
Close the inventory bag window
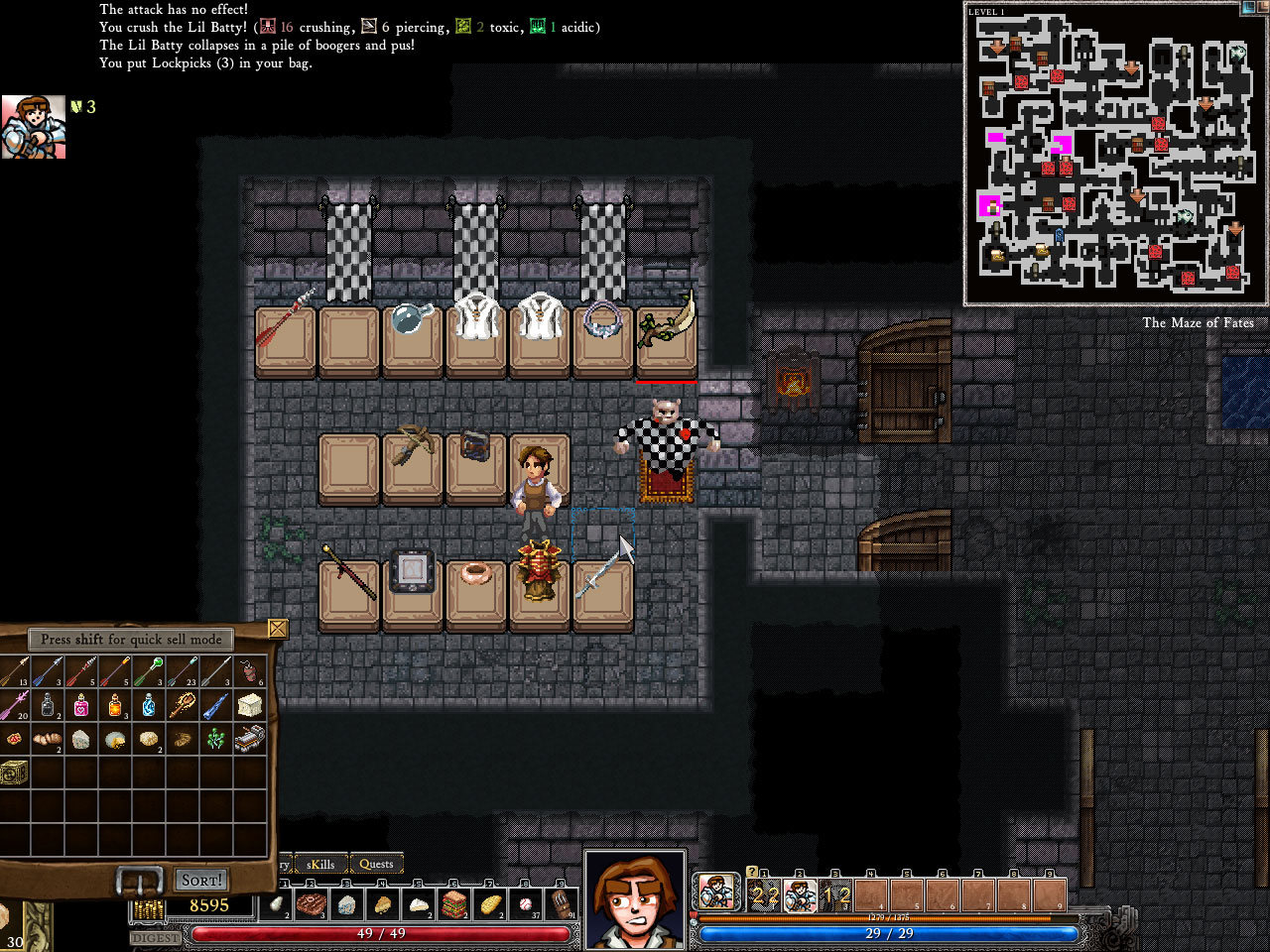tap(277, 629)
